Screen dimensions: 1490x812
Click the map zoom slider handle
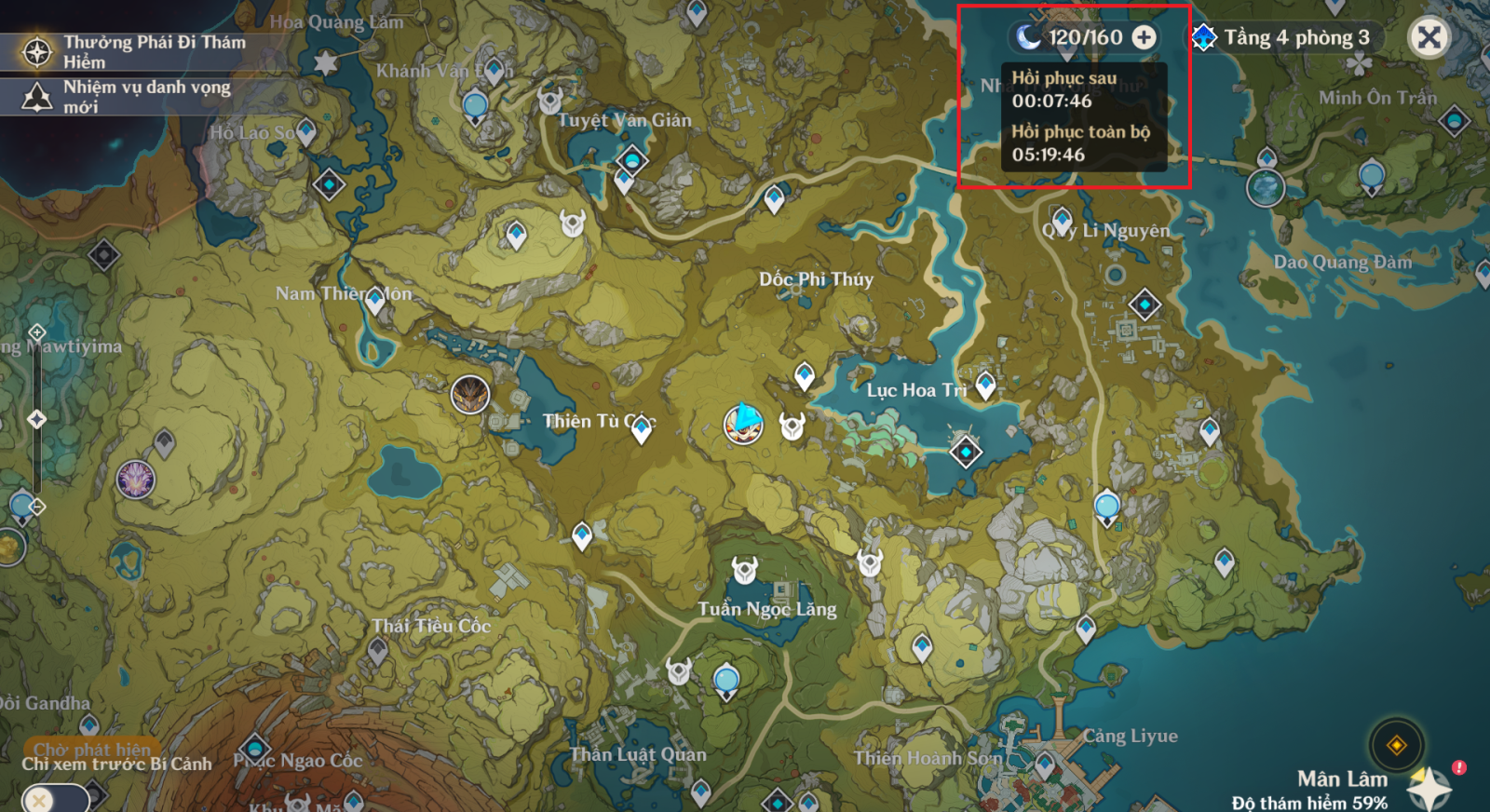(x=37, y=419)
